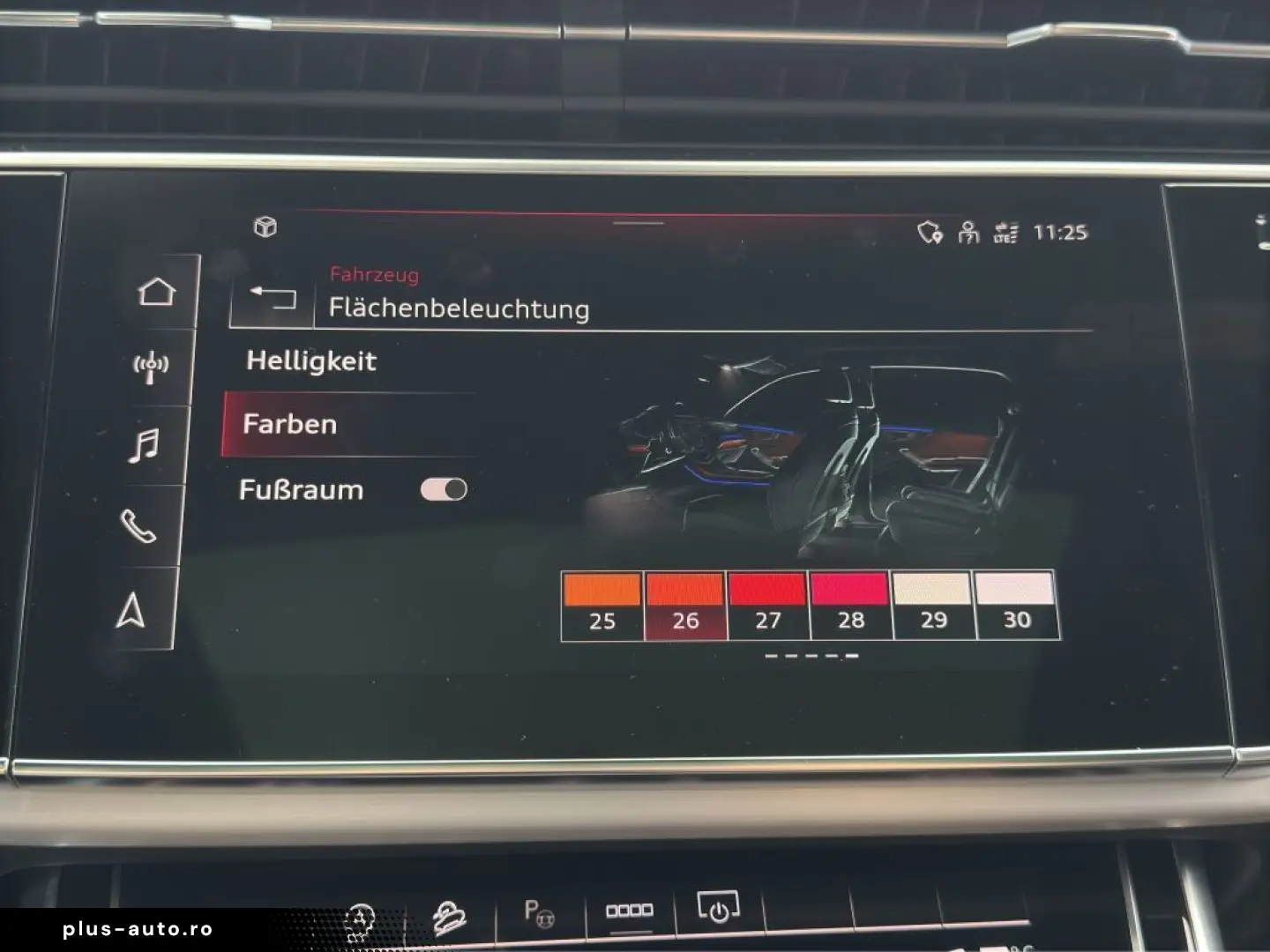Select color swatch number 28
The image size is (1270, 952).
(x=849, y=599)
